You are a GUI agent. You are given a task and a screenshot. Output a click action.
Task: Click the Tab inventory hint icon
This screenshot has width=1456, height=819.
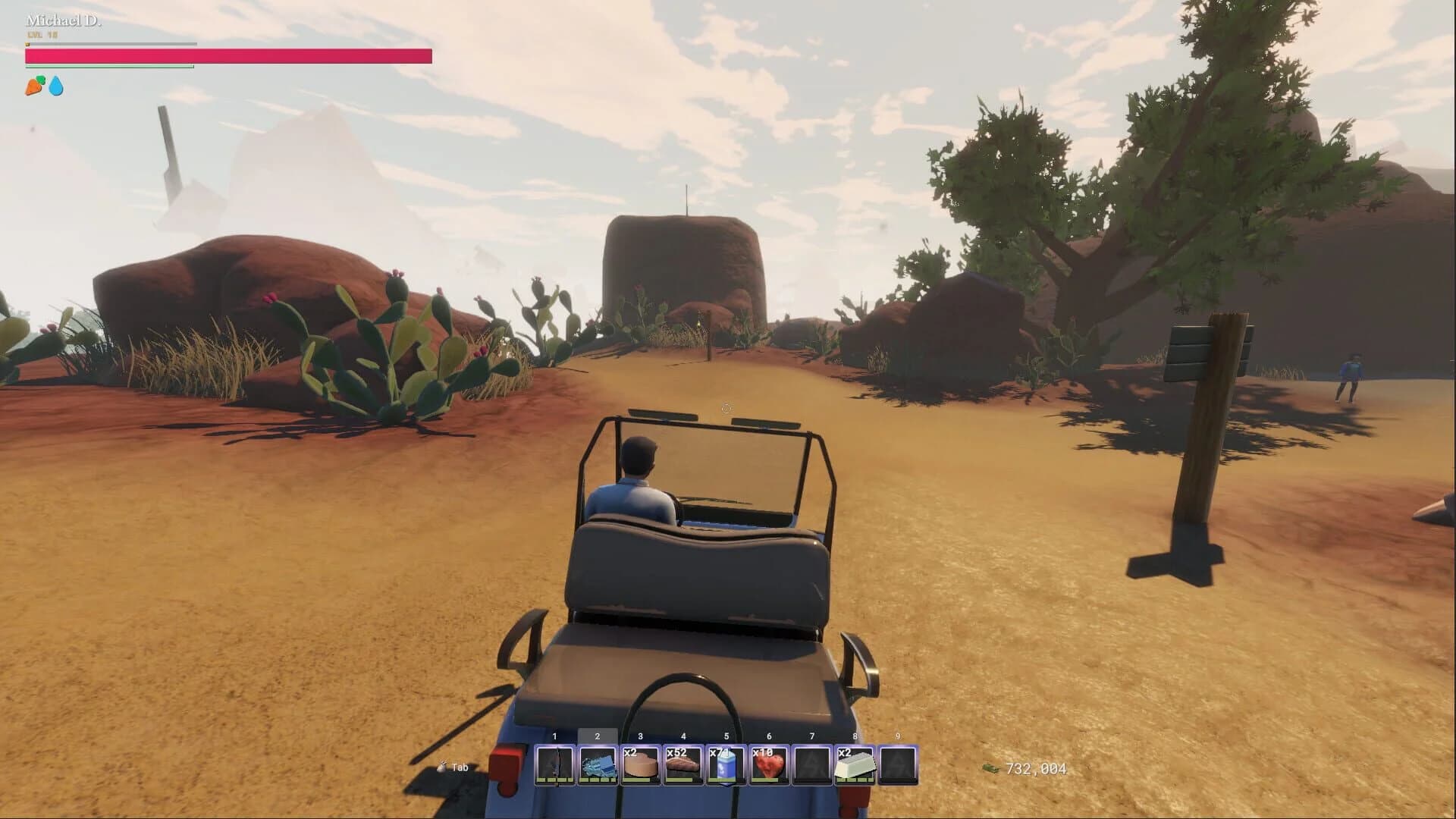click(442, 767)
